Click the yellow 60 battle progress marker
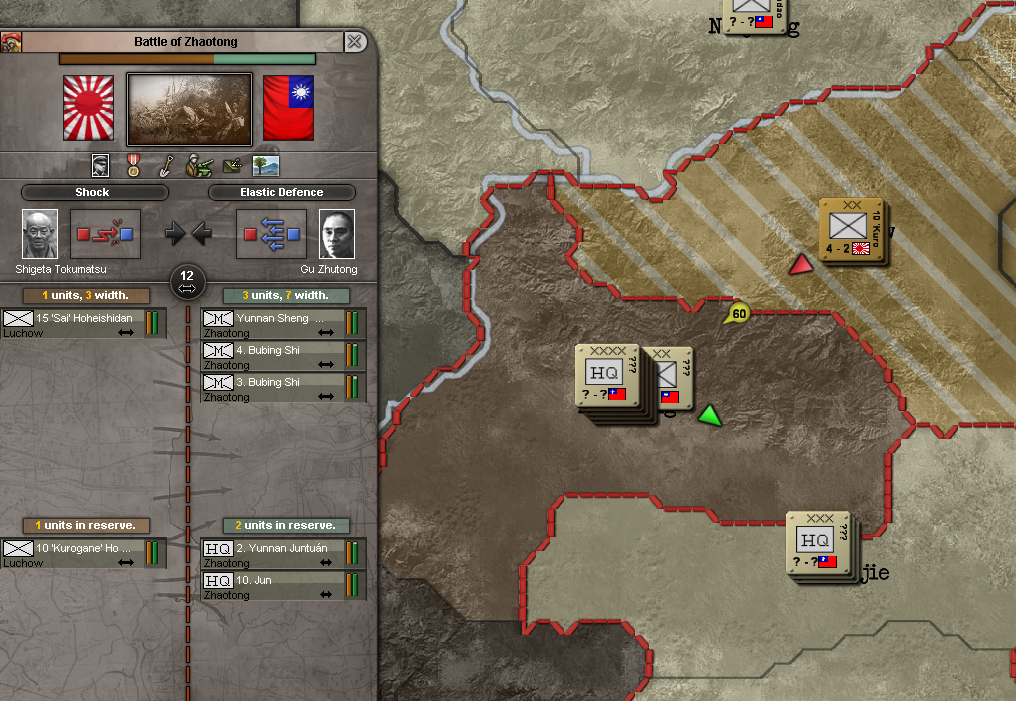 [x=738, y=314]
